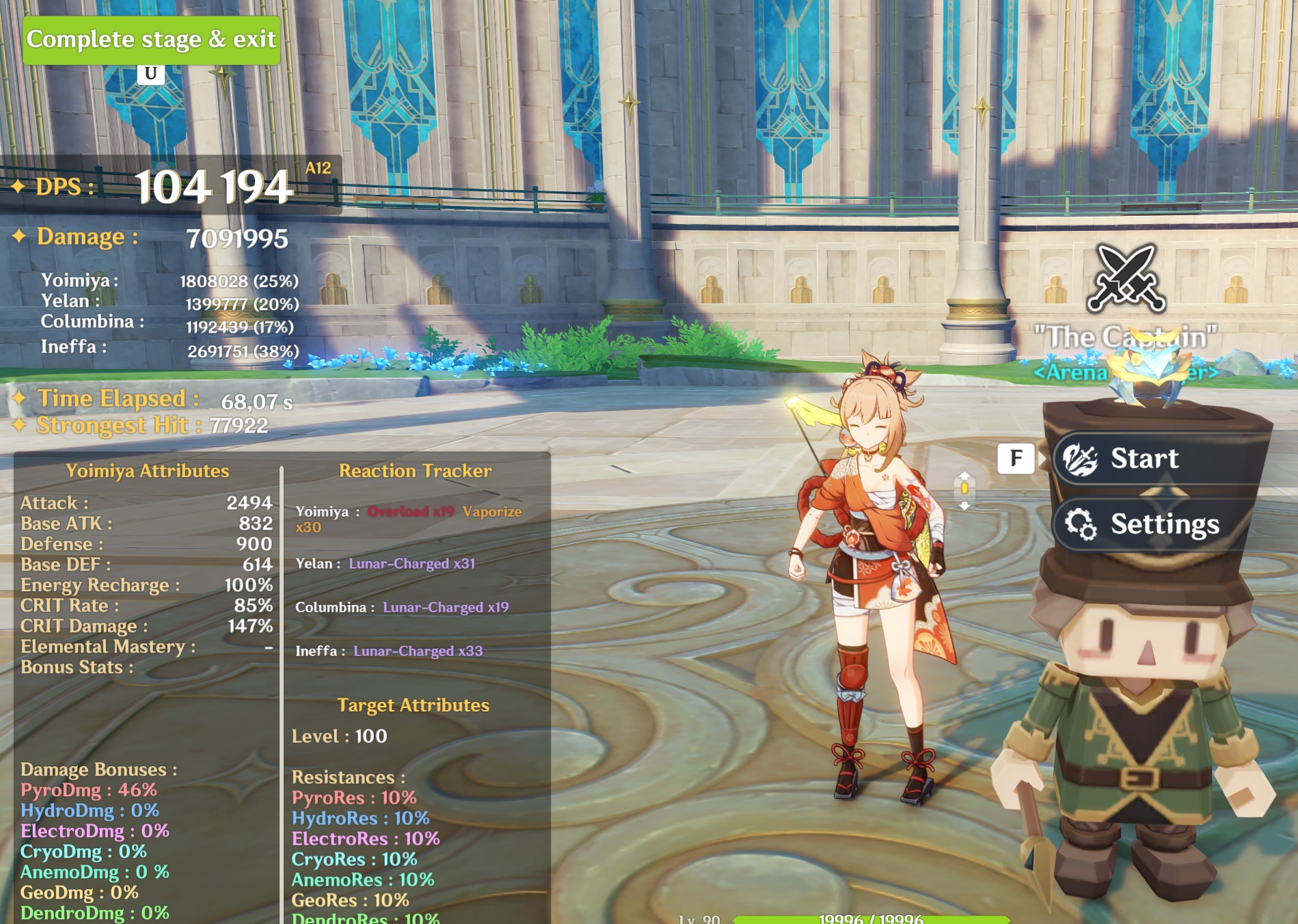Click the green Complete stage & exit button
The height and width of the screenshot is (924, 1298).
(151, 40)
